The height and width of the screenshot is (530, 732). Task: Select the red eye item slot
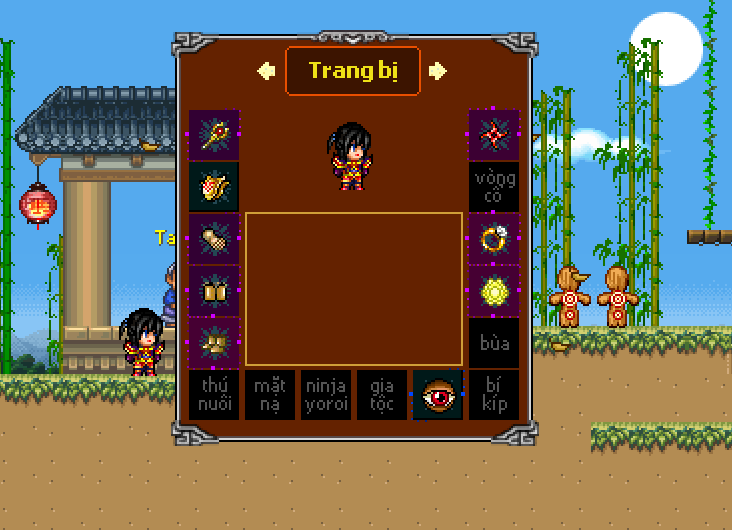pos(438,395)
